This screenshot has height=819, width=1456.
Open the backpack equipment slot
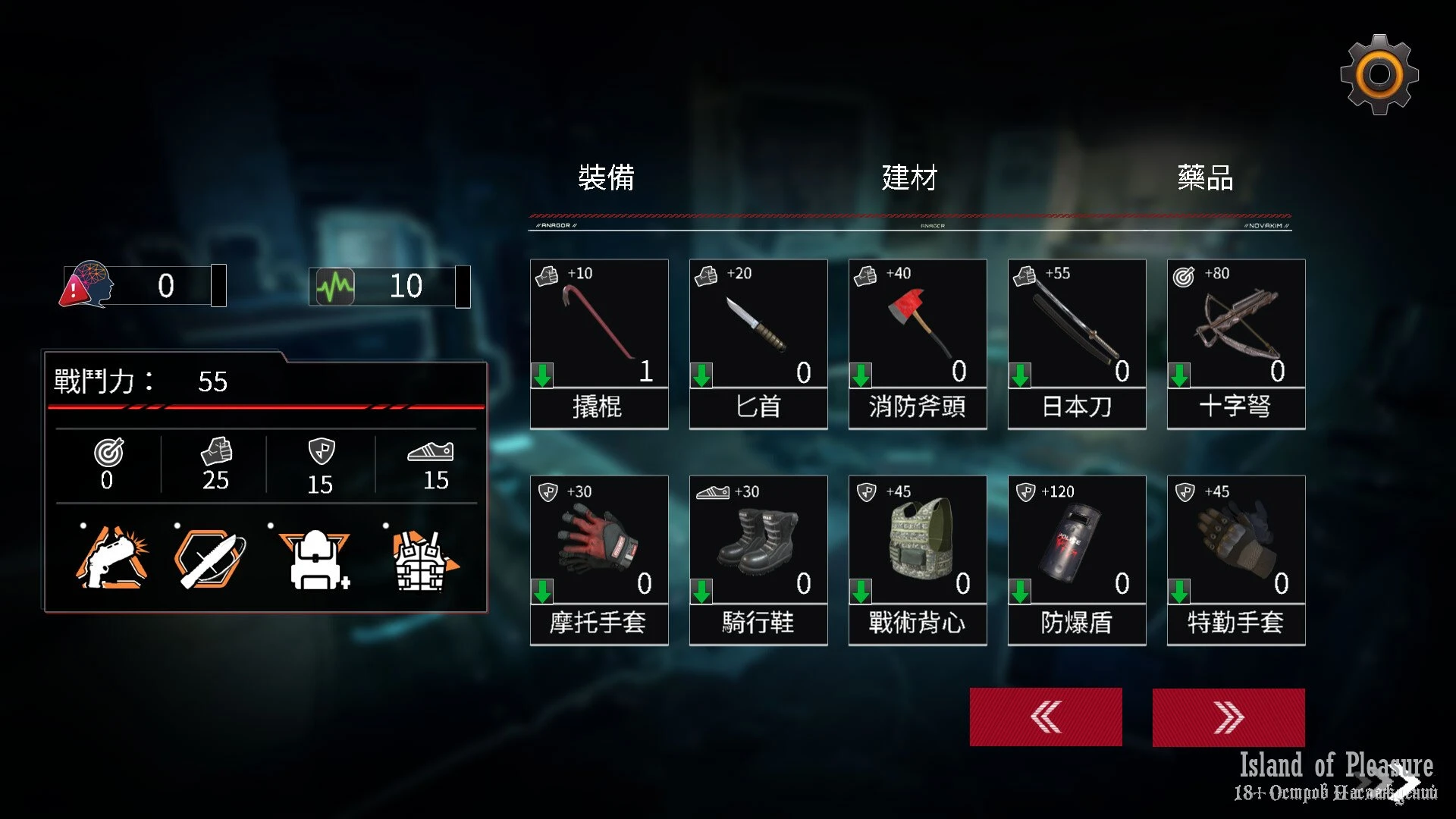click(315, 560)
